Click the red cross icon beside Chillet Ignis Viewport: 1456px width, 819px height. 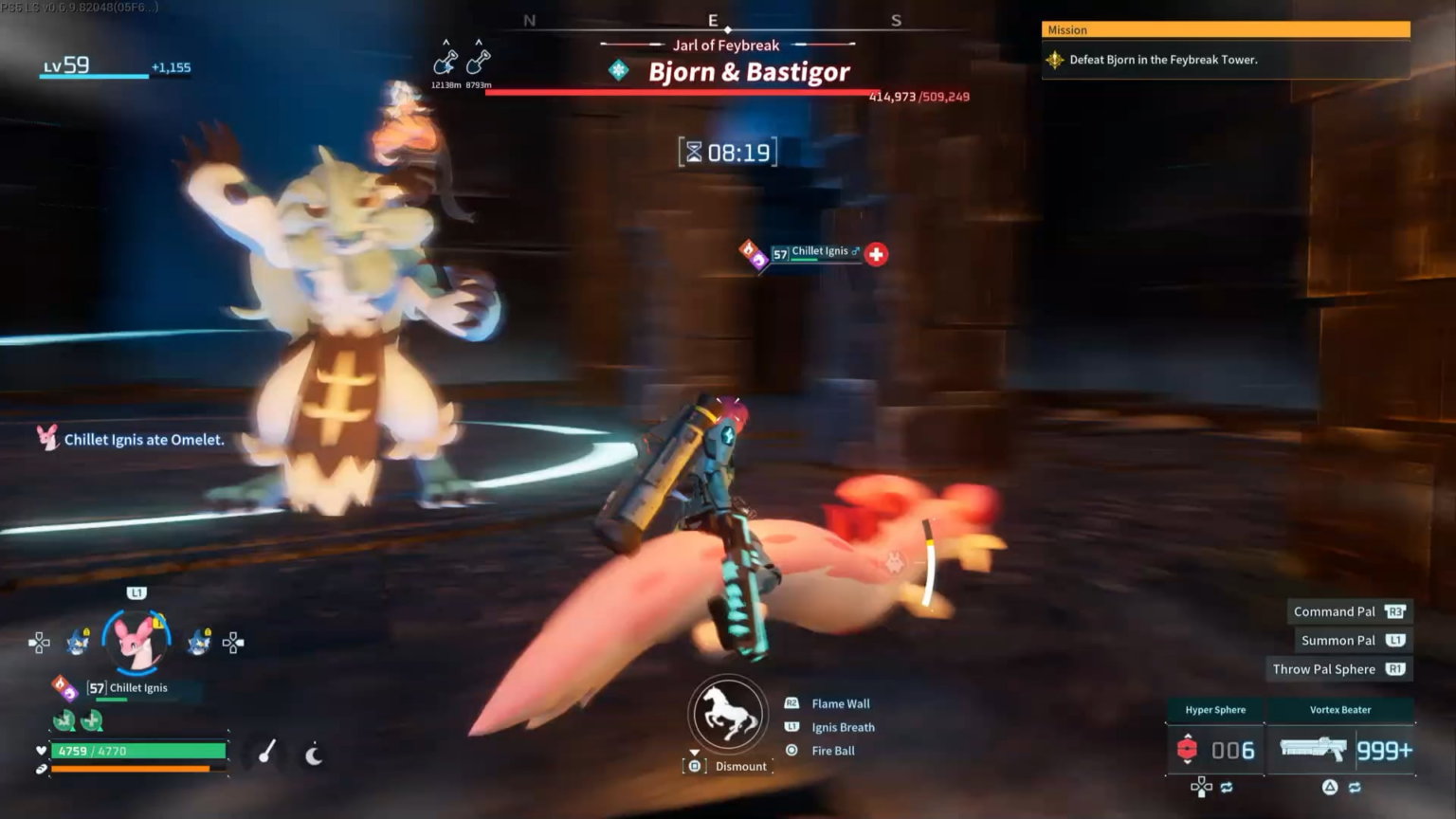pos(876,254)
